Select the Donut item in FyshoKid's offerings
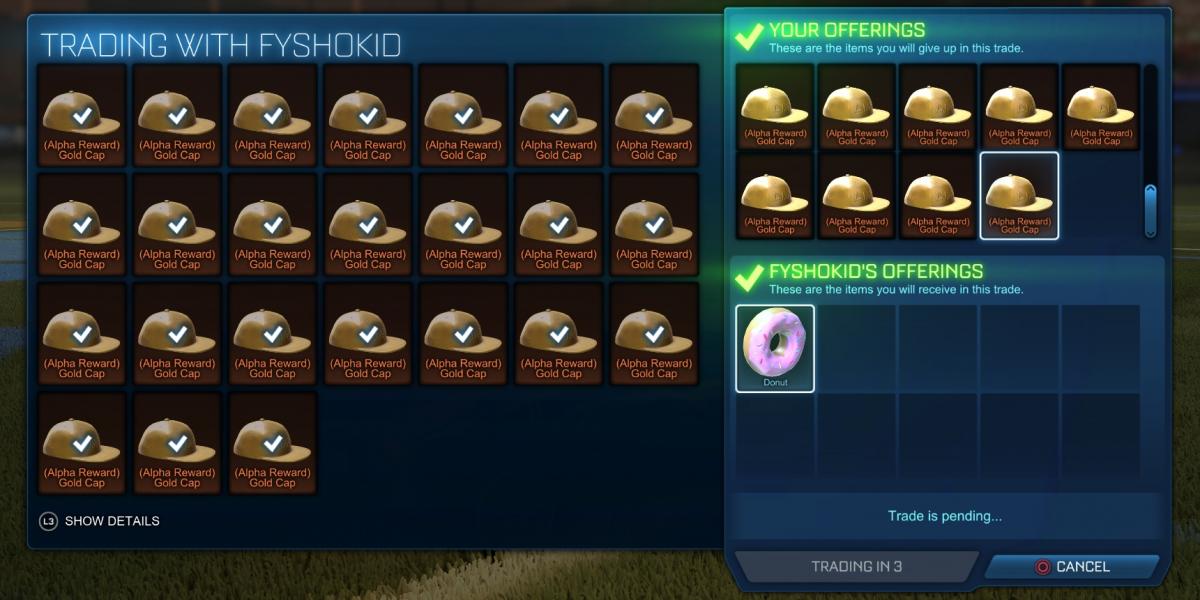1200x600 pixels. coord(775,348)
